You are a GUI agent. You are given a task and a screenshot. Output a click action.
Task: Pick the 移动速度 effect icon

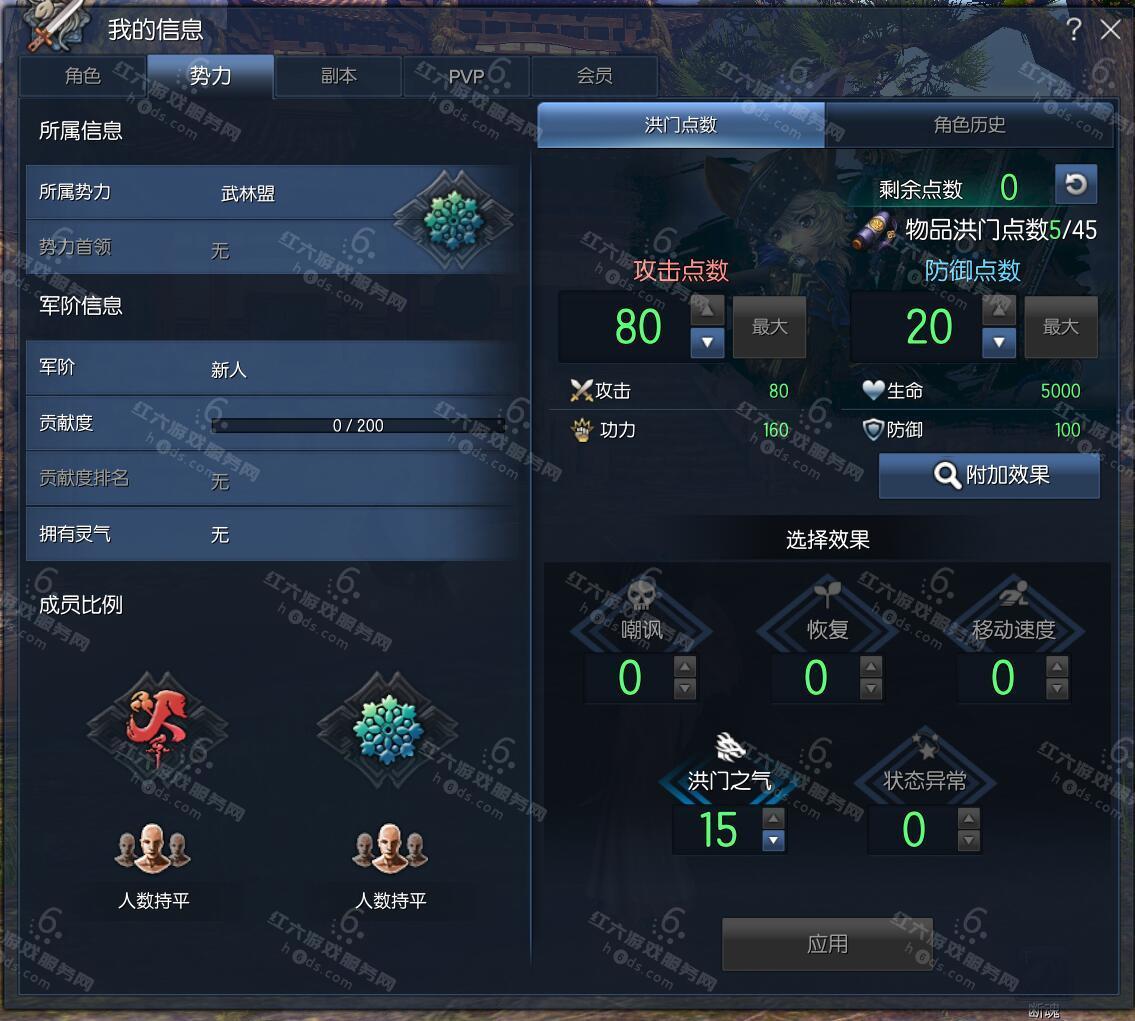[1013, 598]
